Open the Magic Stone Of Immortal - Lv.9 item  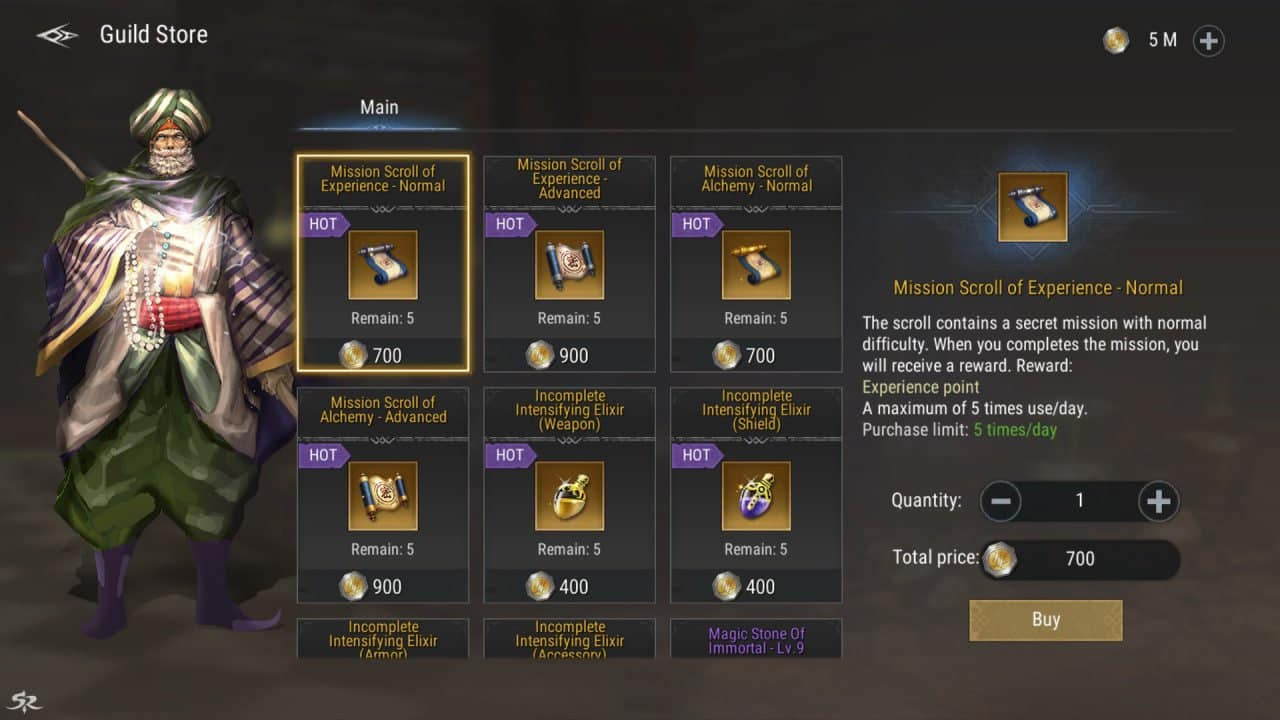pyautogui.click(x=756, y=640)
